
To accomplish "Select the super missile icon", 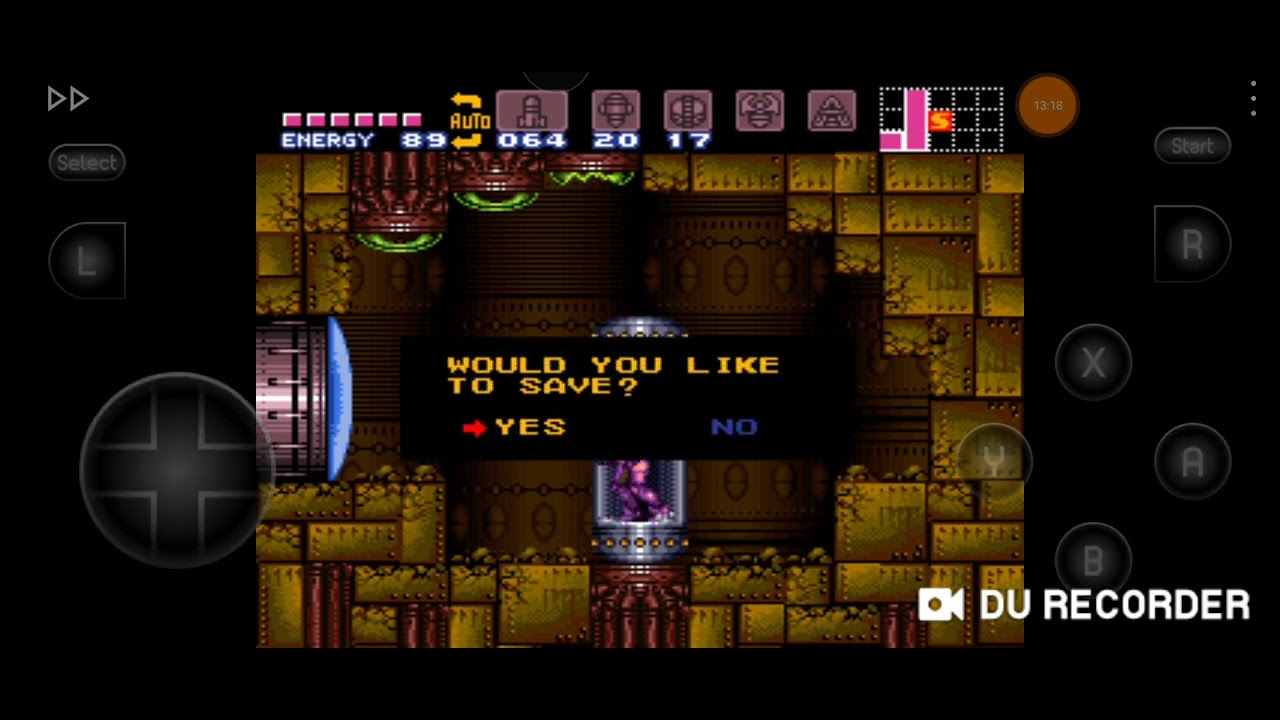I will click(615, 111).
